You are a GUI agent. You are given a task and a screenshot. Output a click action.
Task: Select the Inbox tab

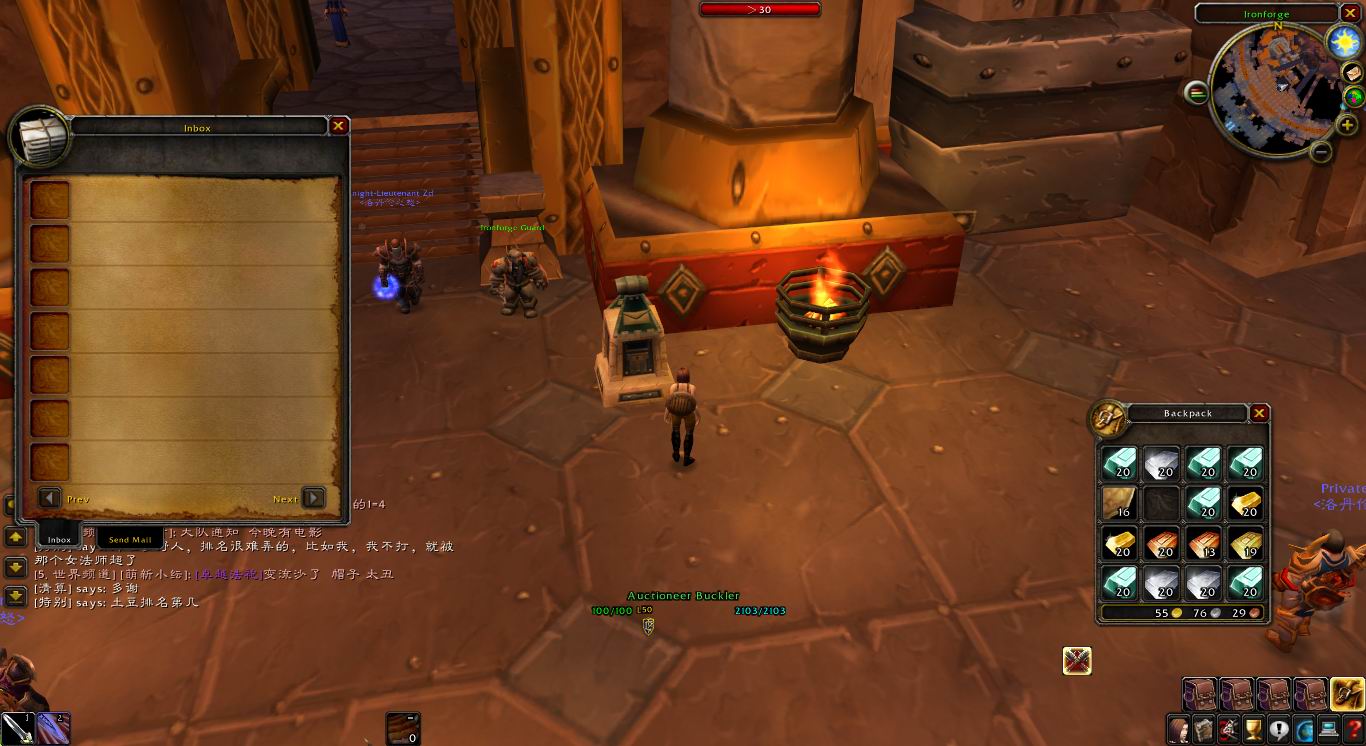[57, 539]
